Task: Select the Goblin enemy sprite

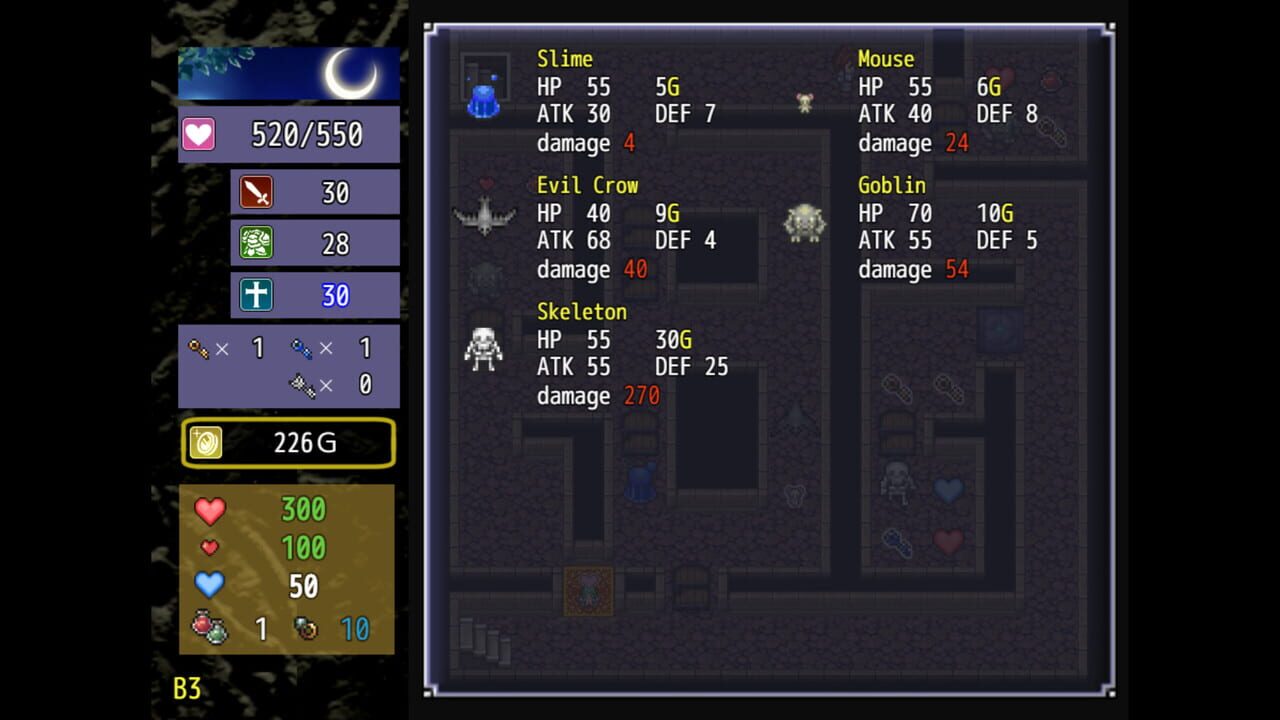Action: (803, 222)
